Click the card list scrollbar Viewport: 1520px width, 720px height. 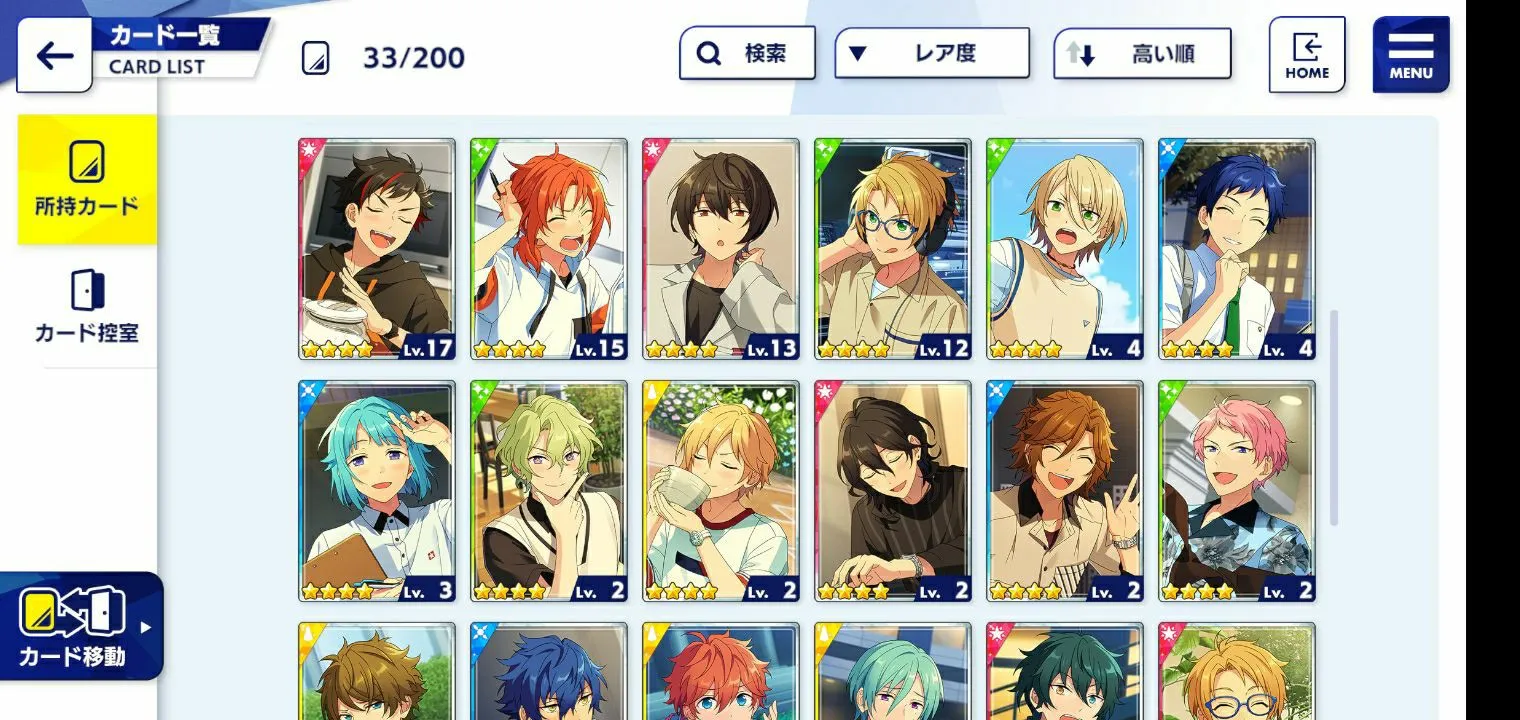coord(1333,418)
